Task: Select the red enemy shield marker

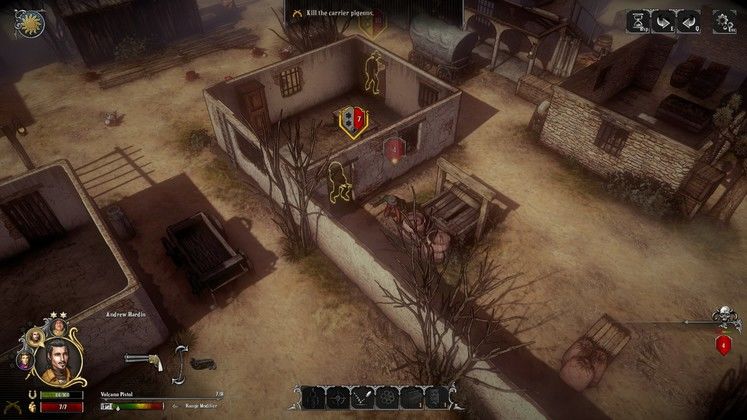Action: [395, 150]
